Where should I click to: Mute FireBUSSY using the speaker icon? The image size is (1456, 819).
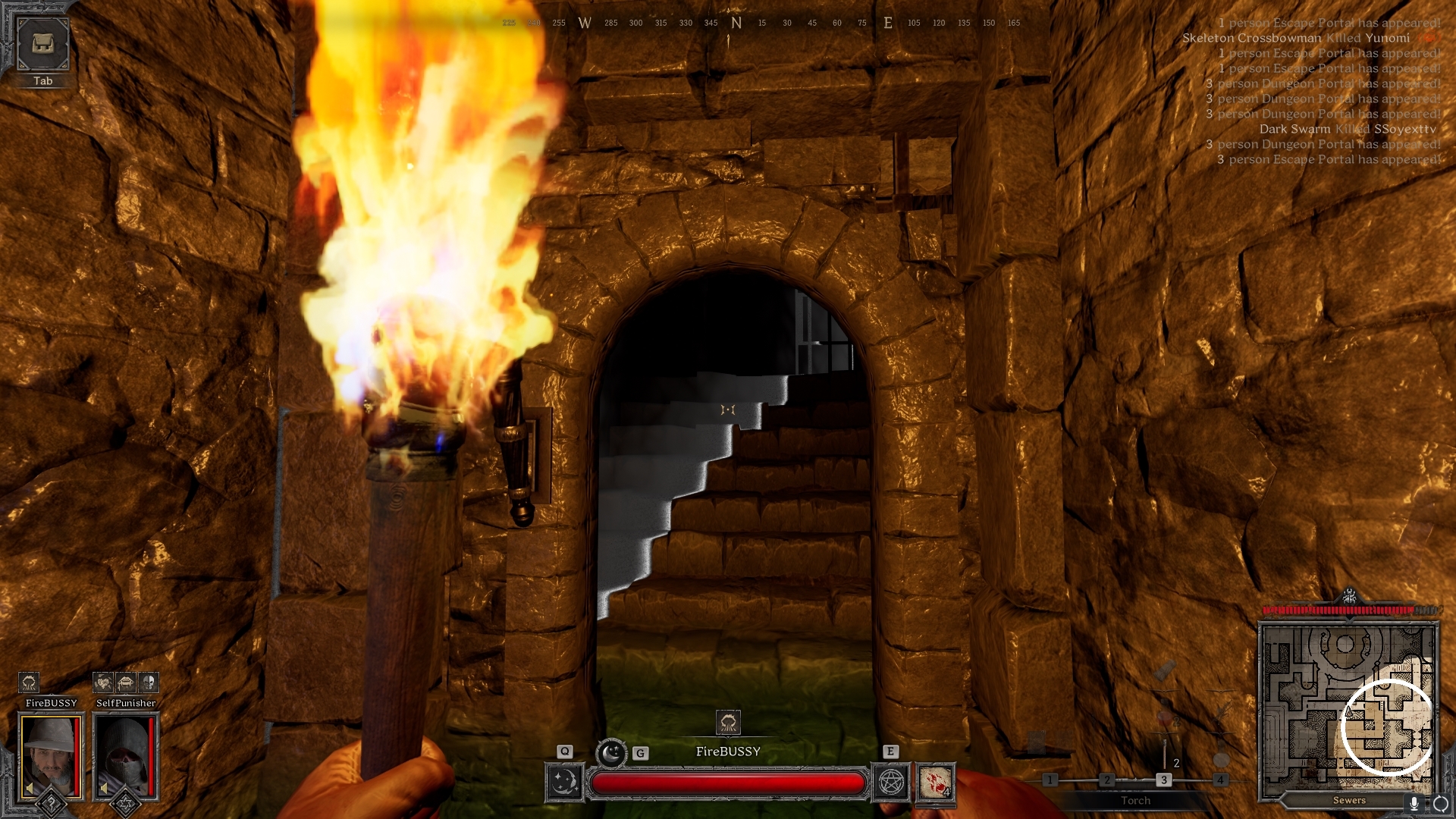[29, 788]
